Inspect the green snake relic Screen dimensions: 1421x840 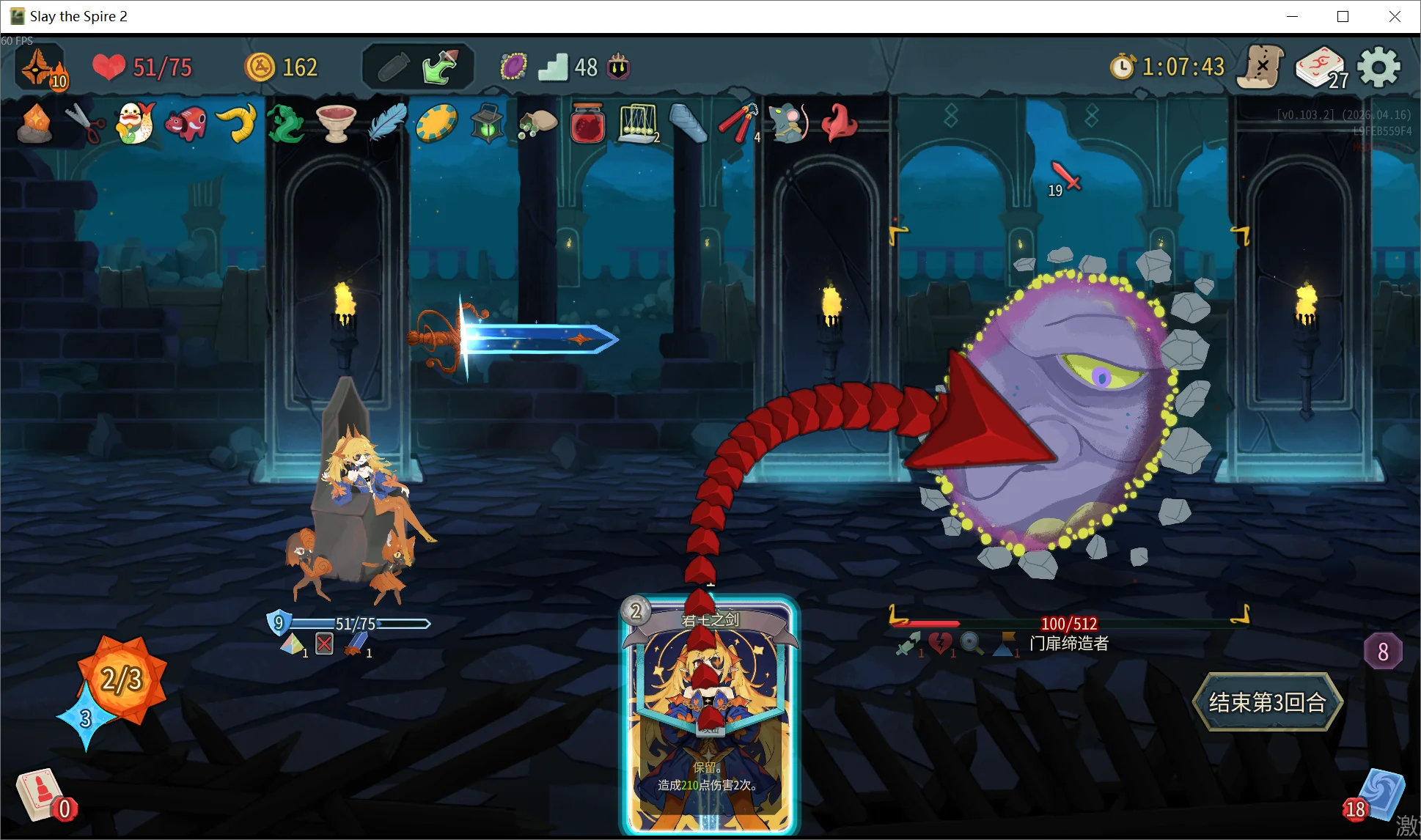pos(285,122)
